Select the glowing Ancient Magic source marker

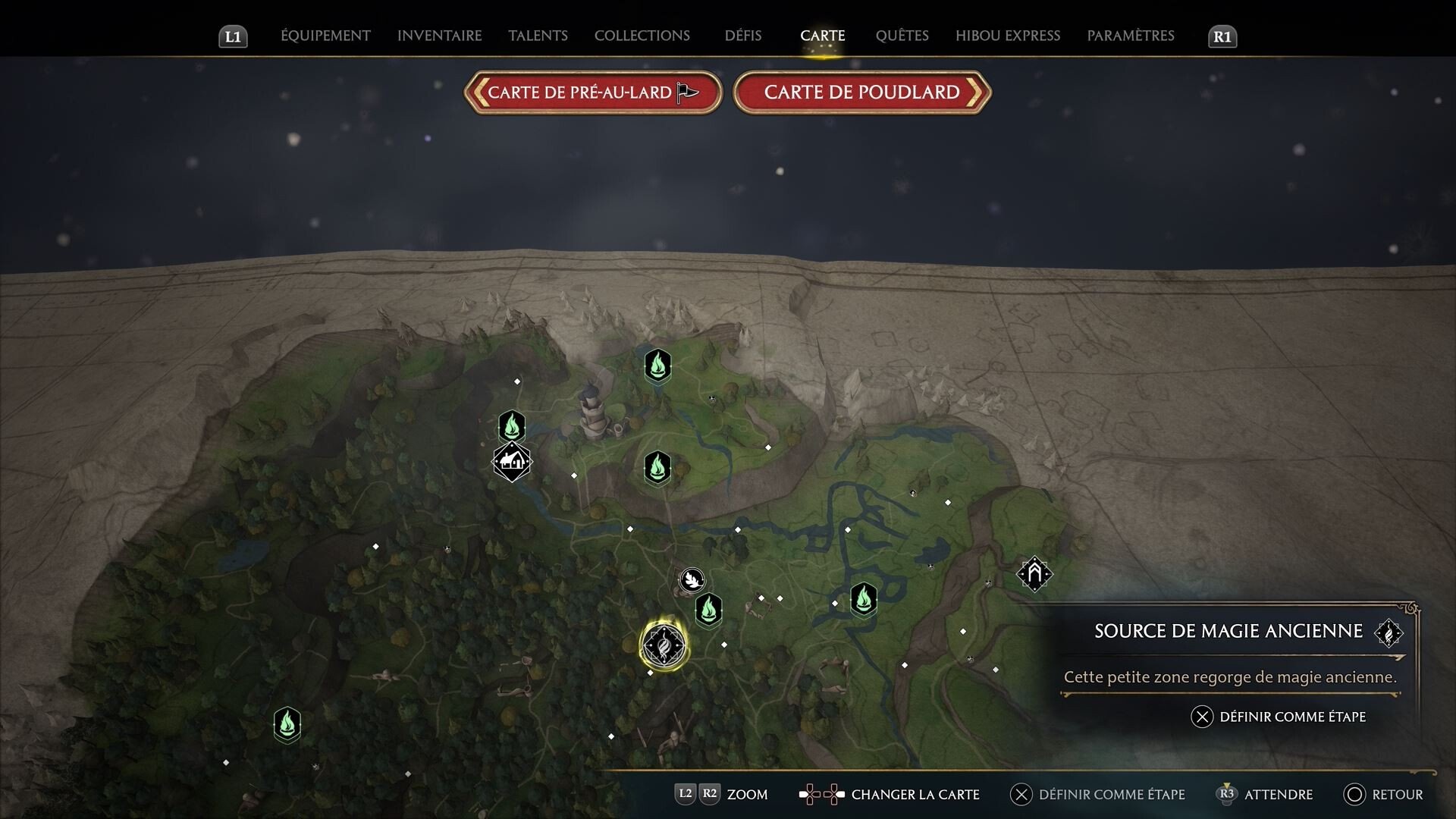pyautogui.click(x=664, y=645)
